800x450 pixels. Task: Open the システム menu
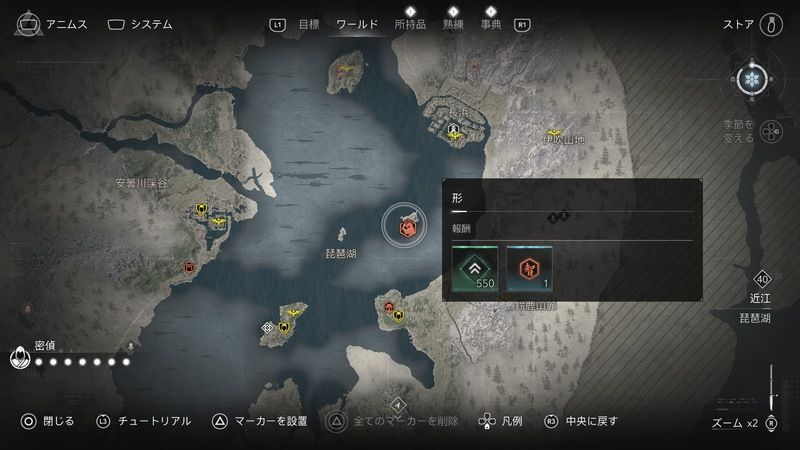pyautogui.click(x=139, y=24)
